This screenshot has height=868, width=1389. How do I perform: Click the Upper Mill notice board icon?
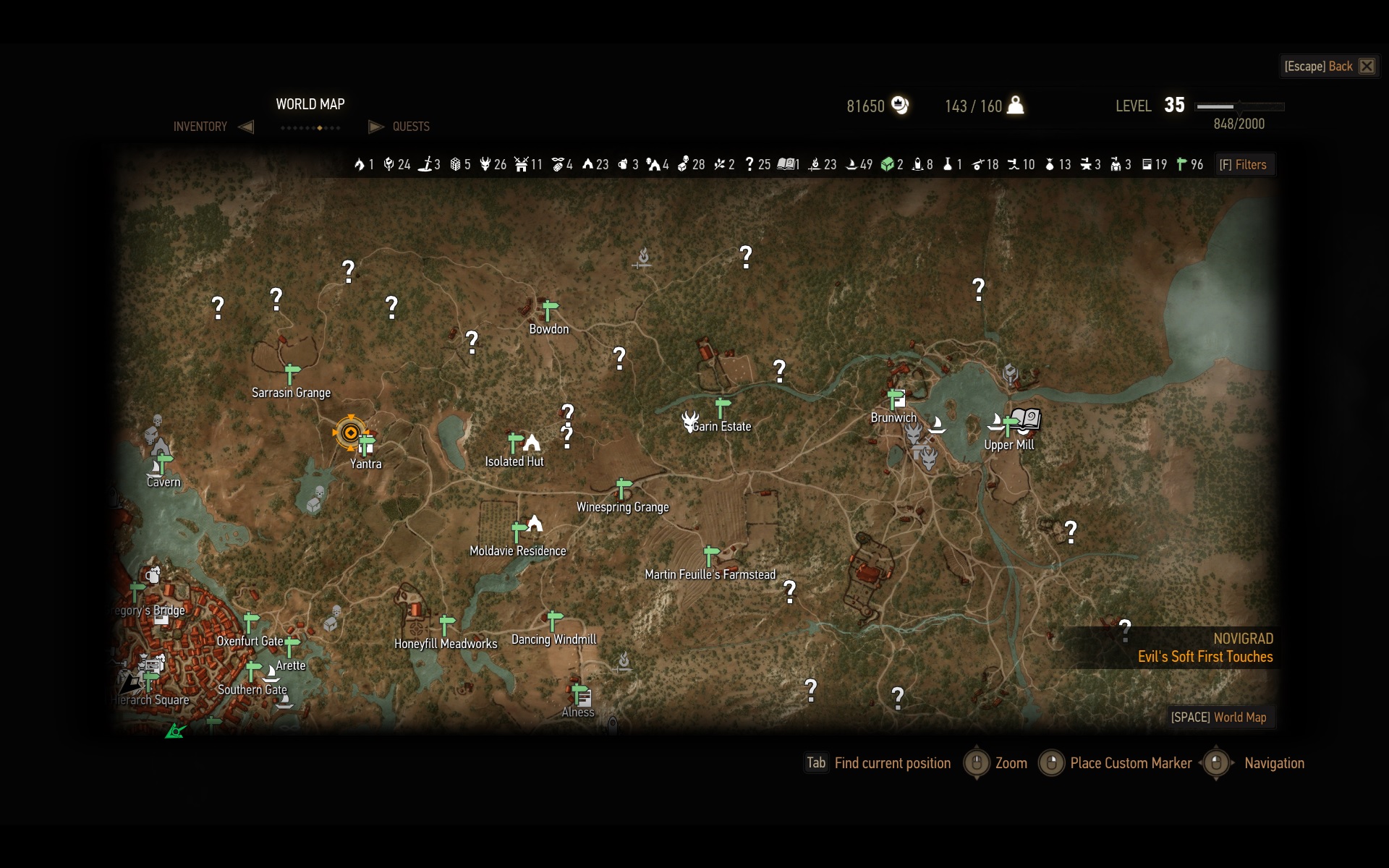1026,418
